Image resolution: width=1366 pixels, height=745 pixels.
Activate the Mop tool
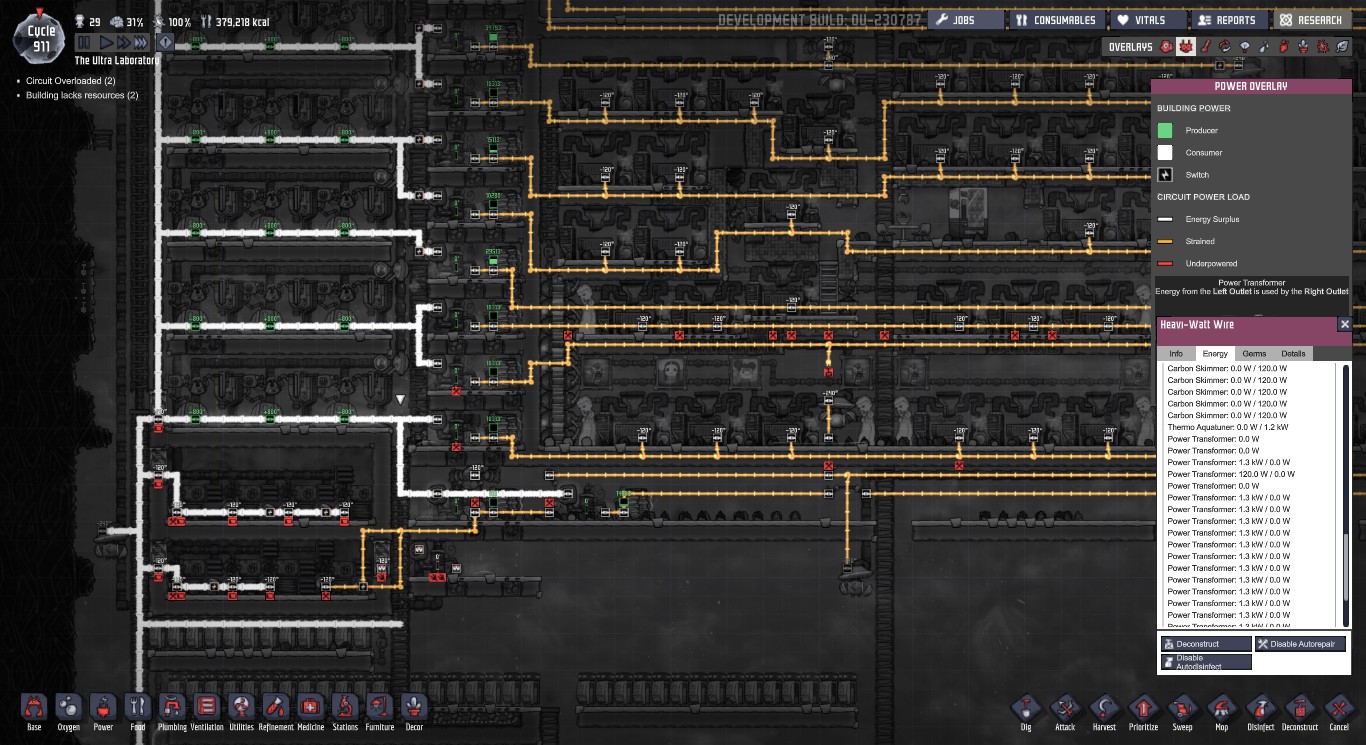(x=1221, y=710)
